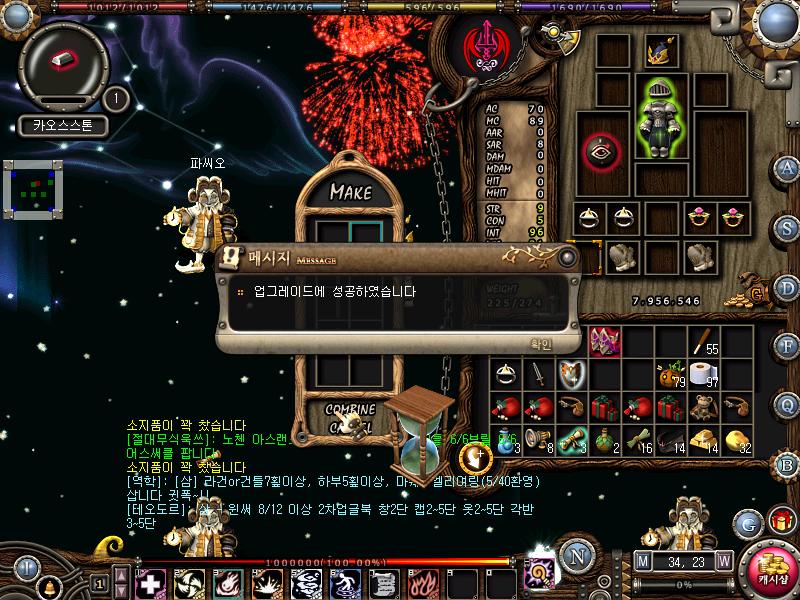The image size is (800, 600).
Task: Select the purple crystal item in inventory
Action: 604,342
